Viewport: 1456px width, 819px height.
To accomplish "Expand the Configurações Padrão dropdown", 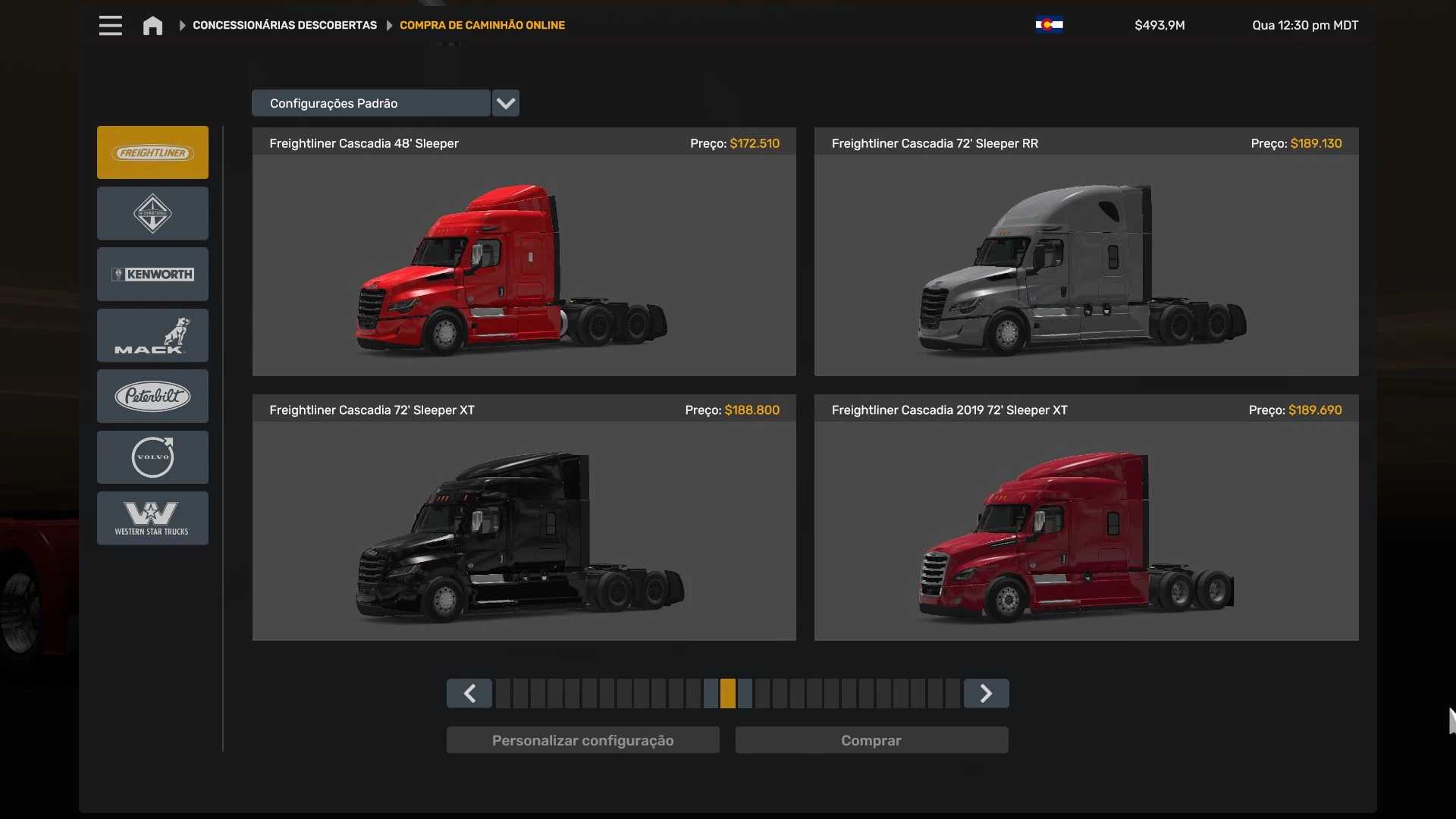I will [x=505, y=103].
